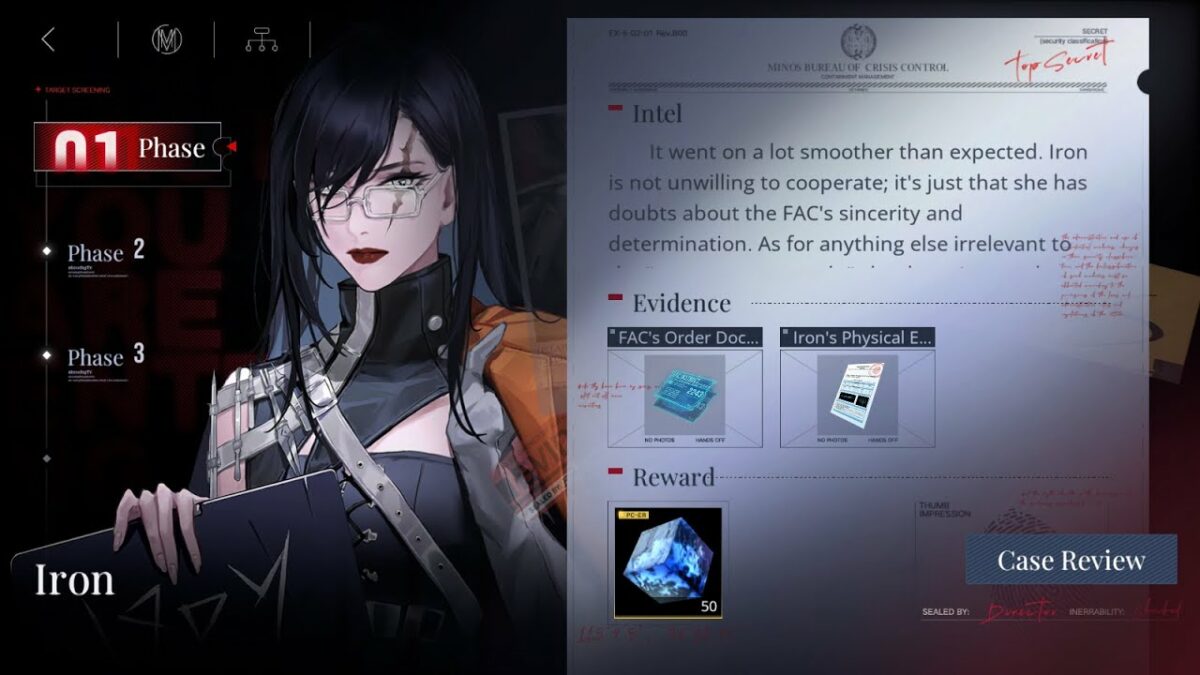The width and height of the screenshot is (1200, 675).
Task: Switch to Phase 2
Action: point(105,252)
